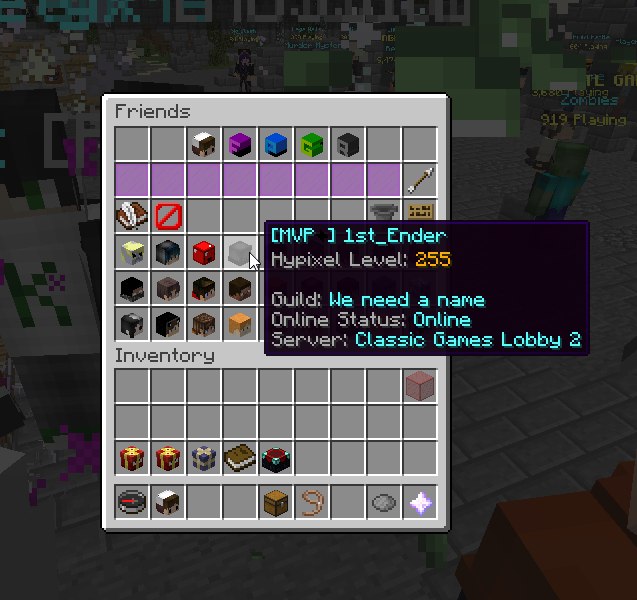The image size is (637, 600).
Task: Select the hopper icon
Action: click(383, 212)
